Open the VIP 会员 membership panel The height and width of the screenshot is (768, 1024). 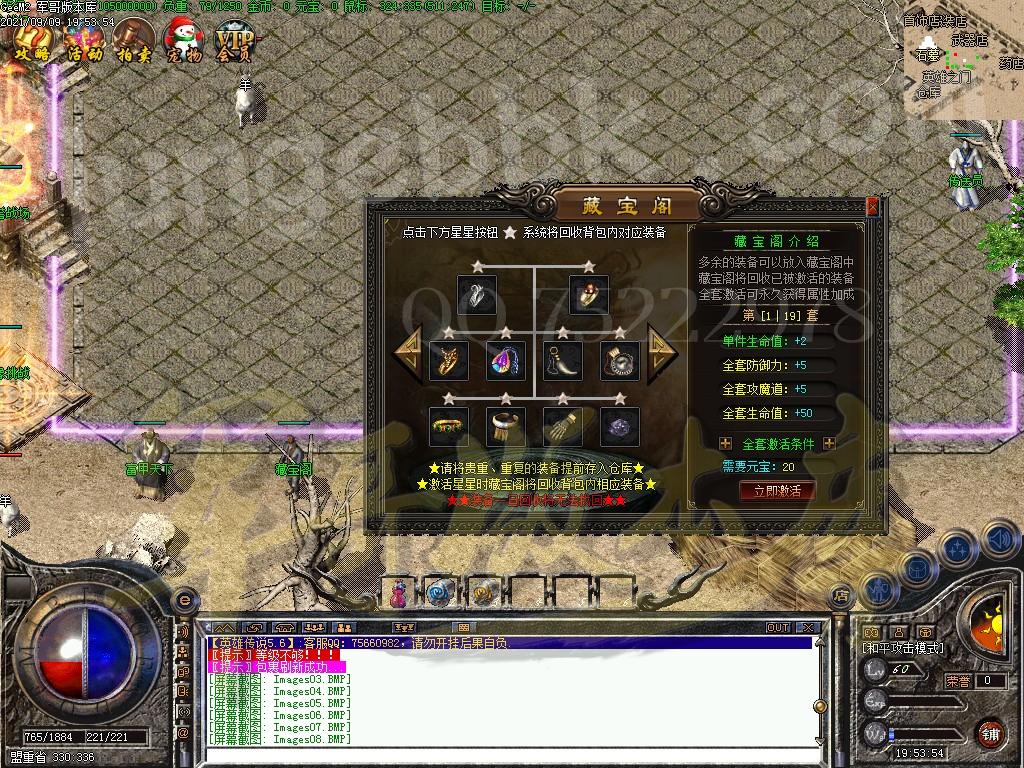click(234, 42)
